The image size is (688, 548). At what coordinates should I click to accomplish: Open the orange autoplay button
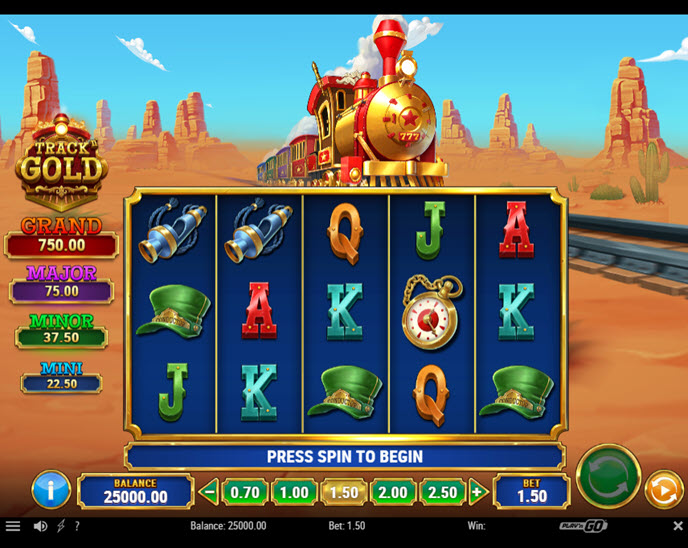click(x=662, y=490)
